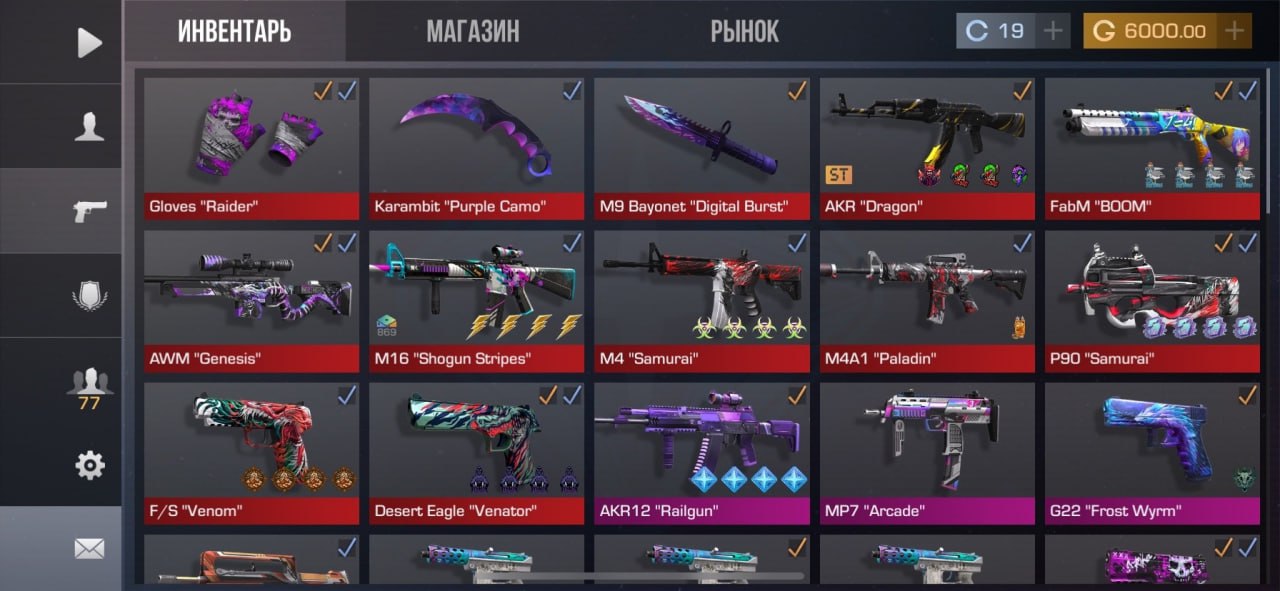Open the clan shield icon
The image size is (1280, 591).
pos(89,296)
